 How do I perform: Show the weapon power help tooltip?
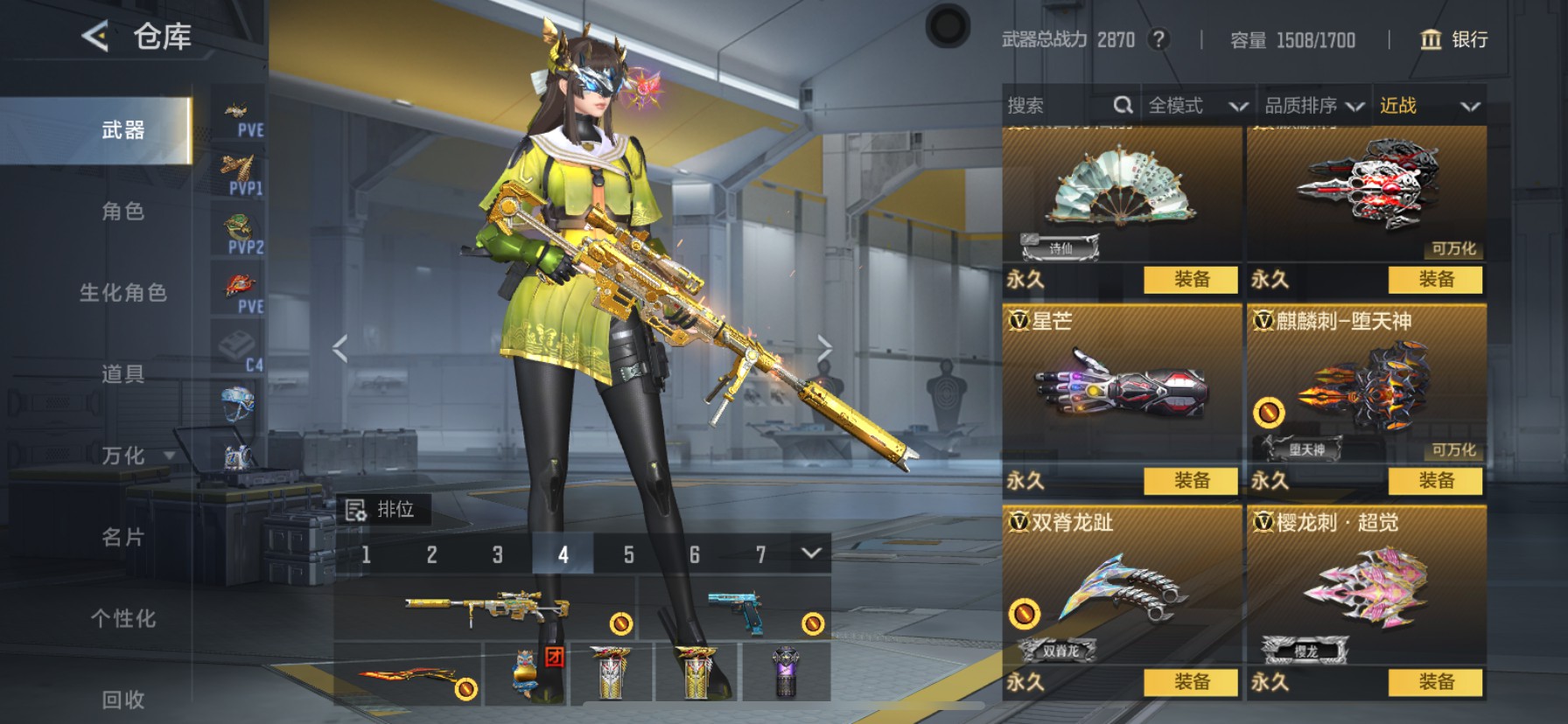pyautogui.click(x=1158, y=39)
